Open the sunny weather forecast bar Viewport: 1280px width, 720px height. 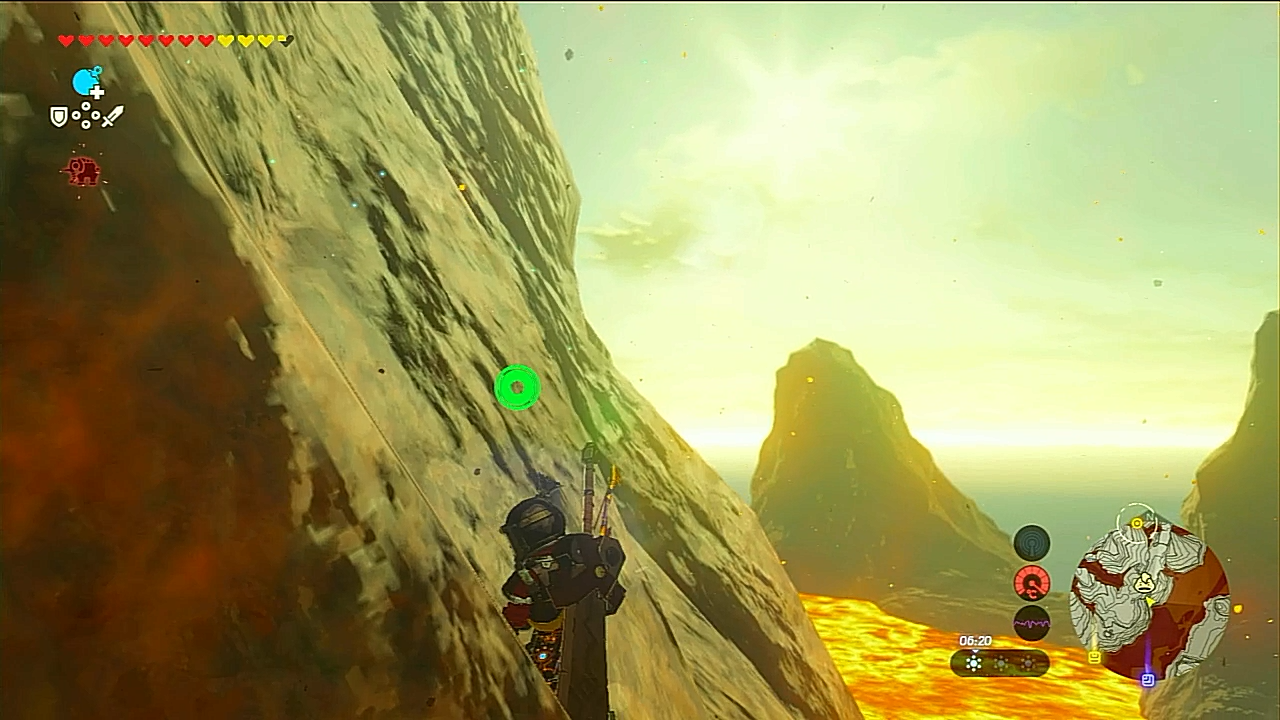coord(999,663)
